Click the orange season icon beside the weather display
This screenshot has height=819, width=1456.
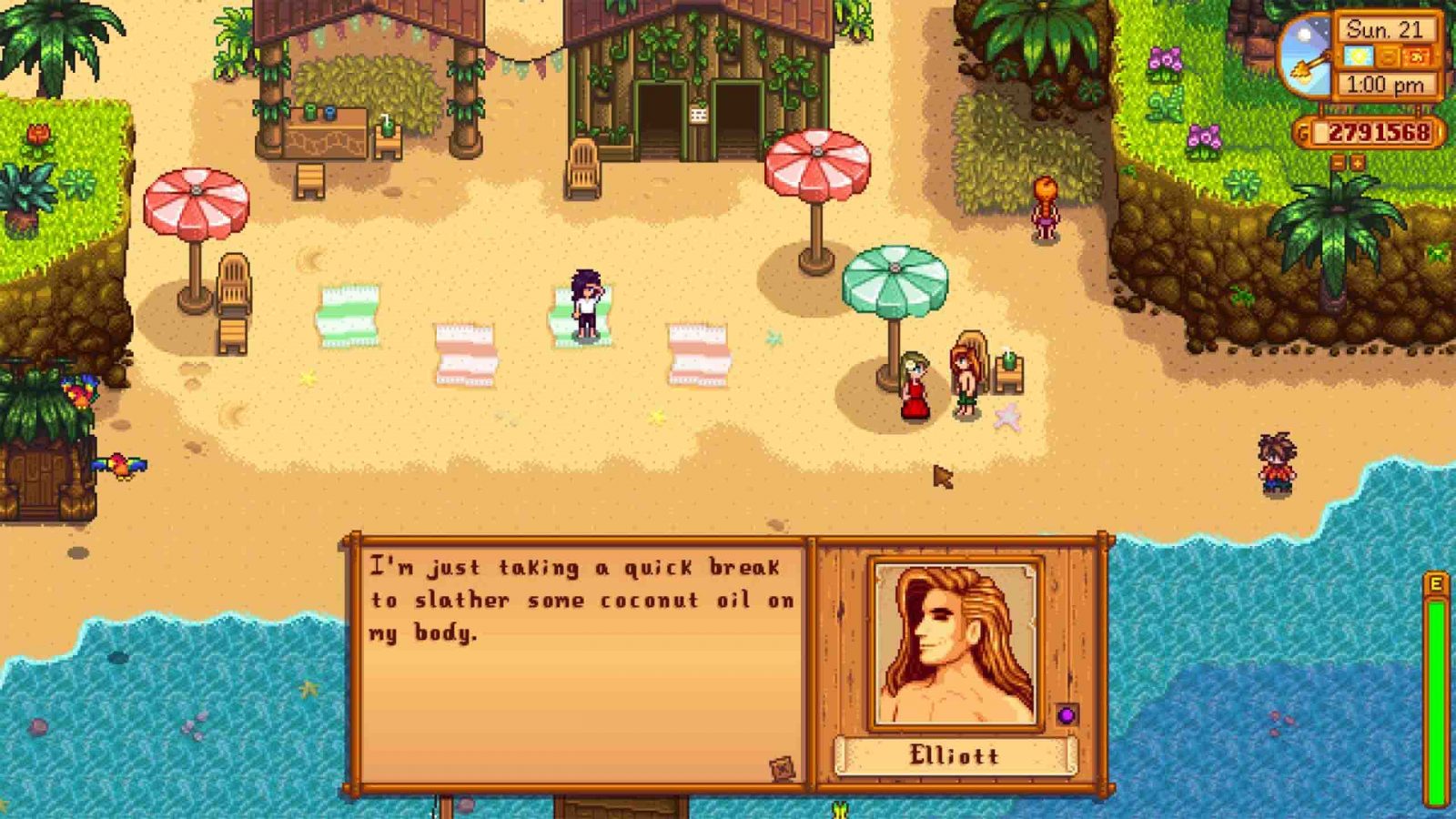(x=1390, y=57)
